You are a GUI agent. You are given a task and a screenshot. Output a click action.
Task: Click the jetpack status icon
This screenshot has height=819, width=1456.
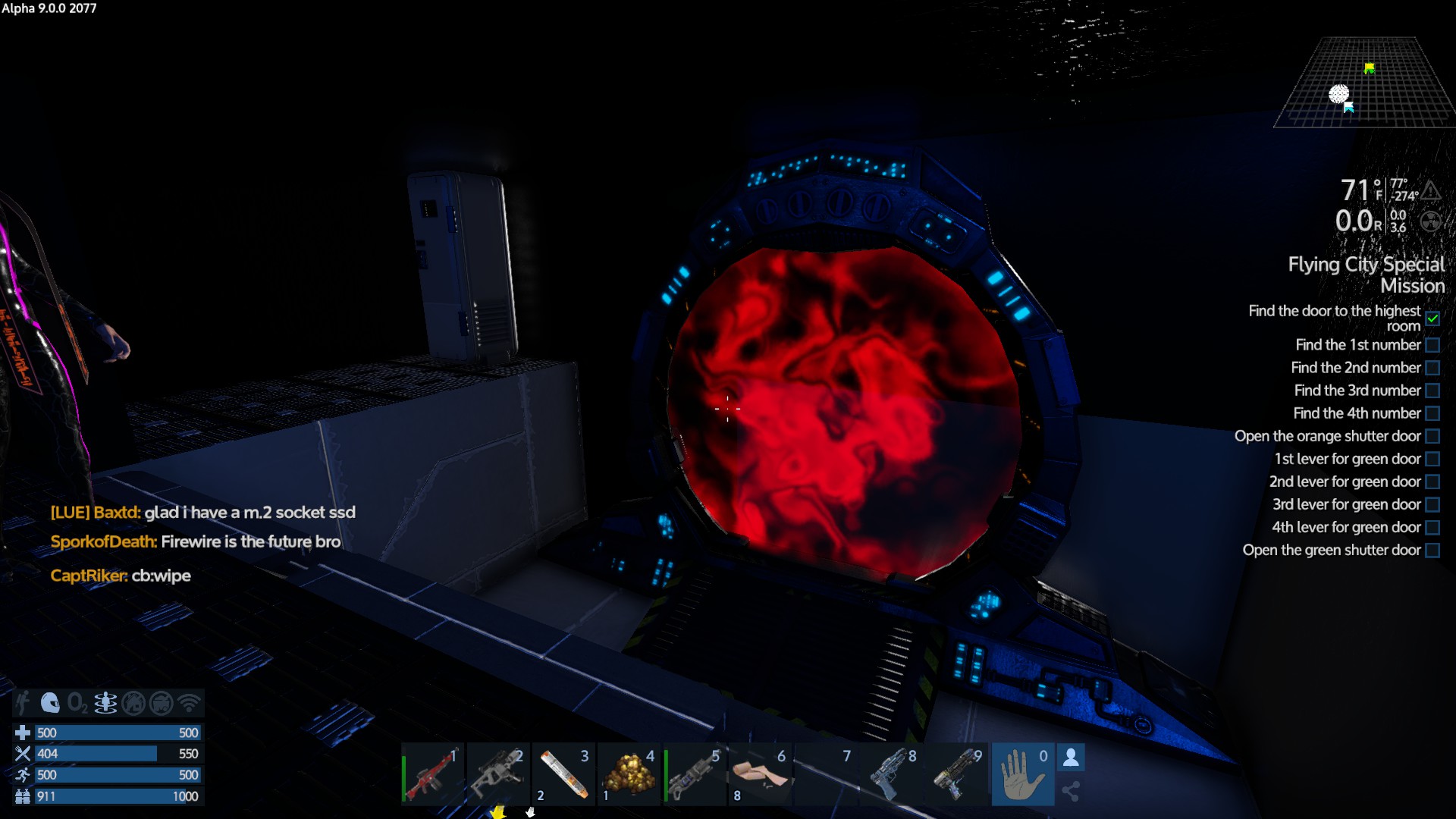pos(23,703)
